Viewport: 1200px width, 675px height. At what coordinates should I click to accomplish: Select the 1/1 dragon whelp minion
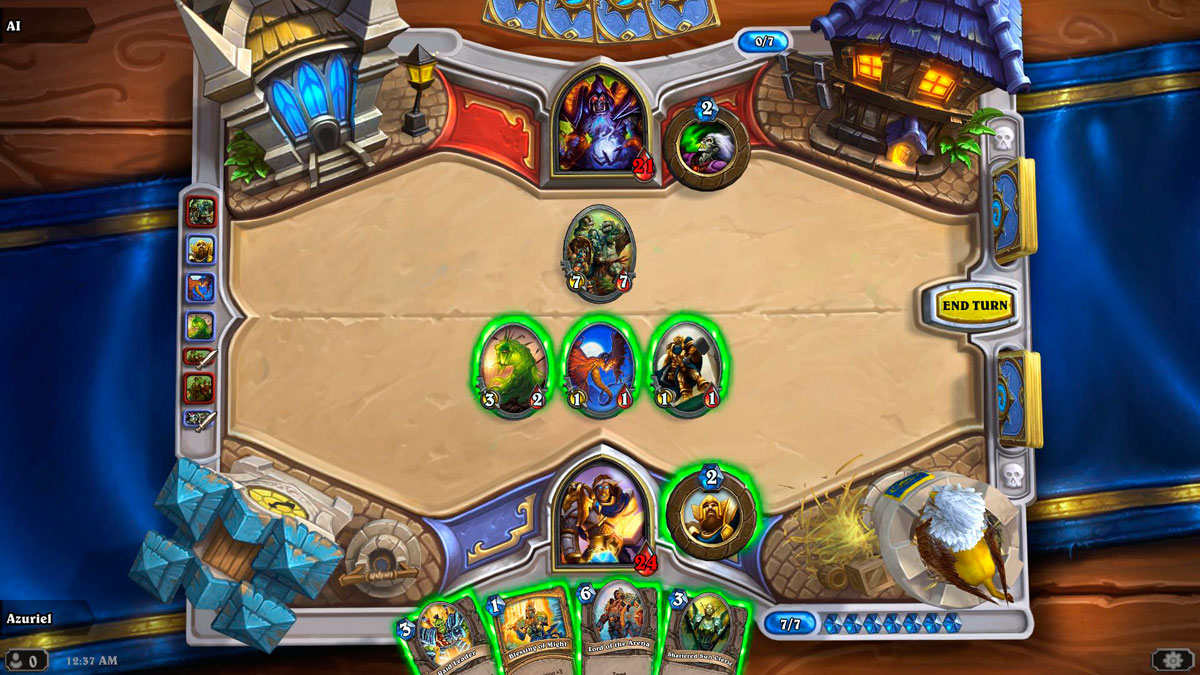click(599, 367)
